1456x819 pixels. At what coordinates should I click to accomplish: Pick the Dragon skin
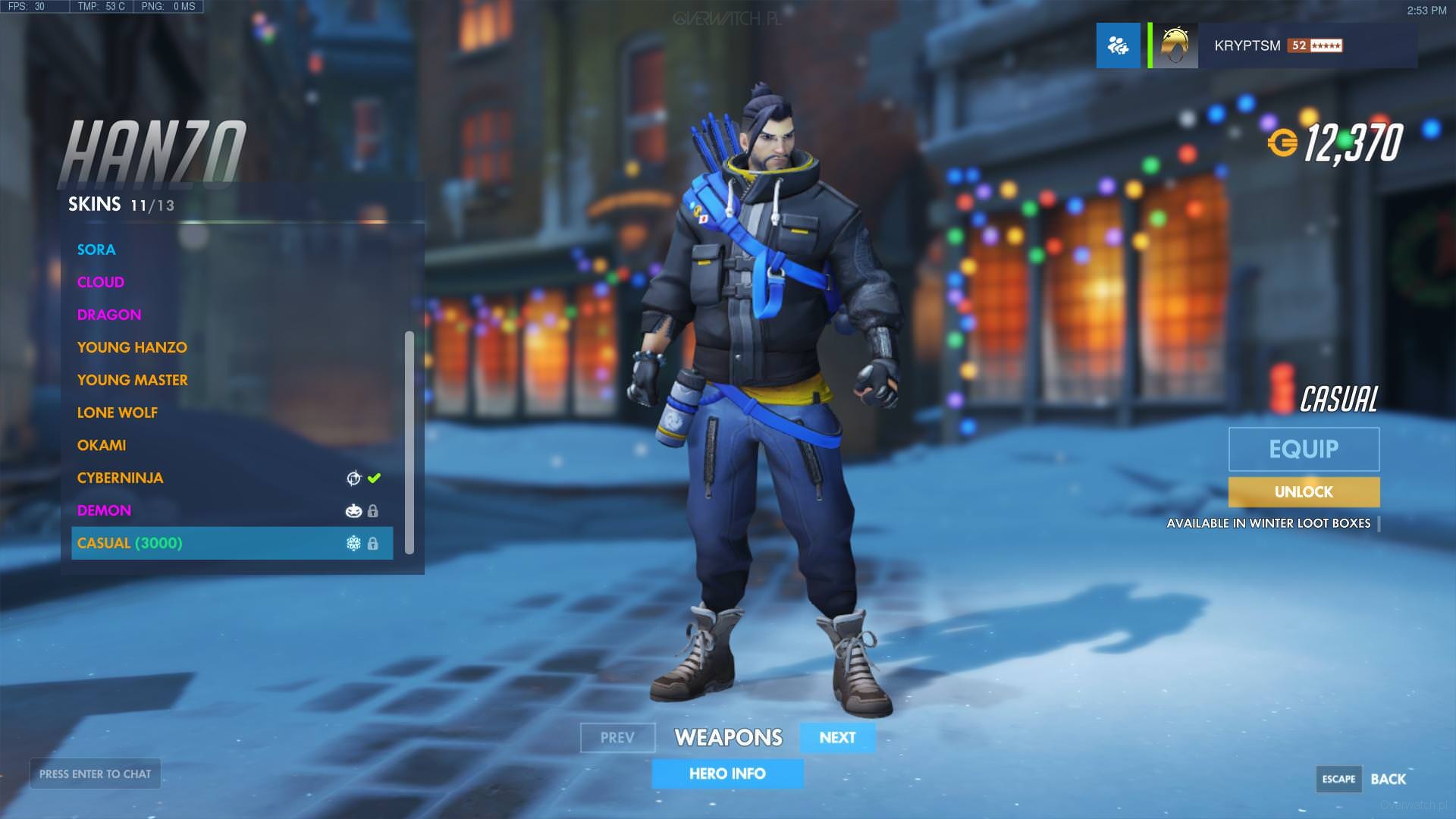click(109, 315)
